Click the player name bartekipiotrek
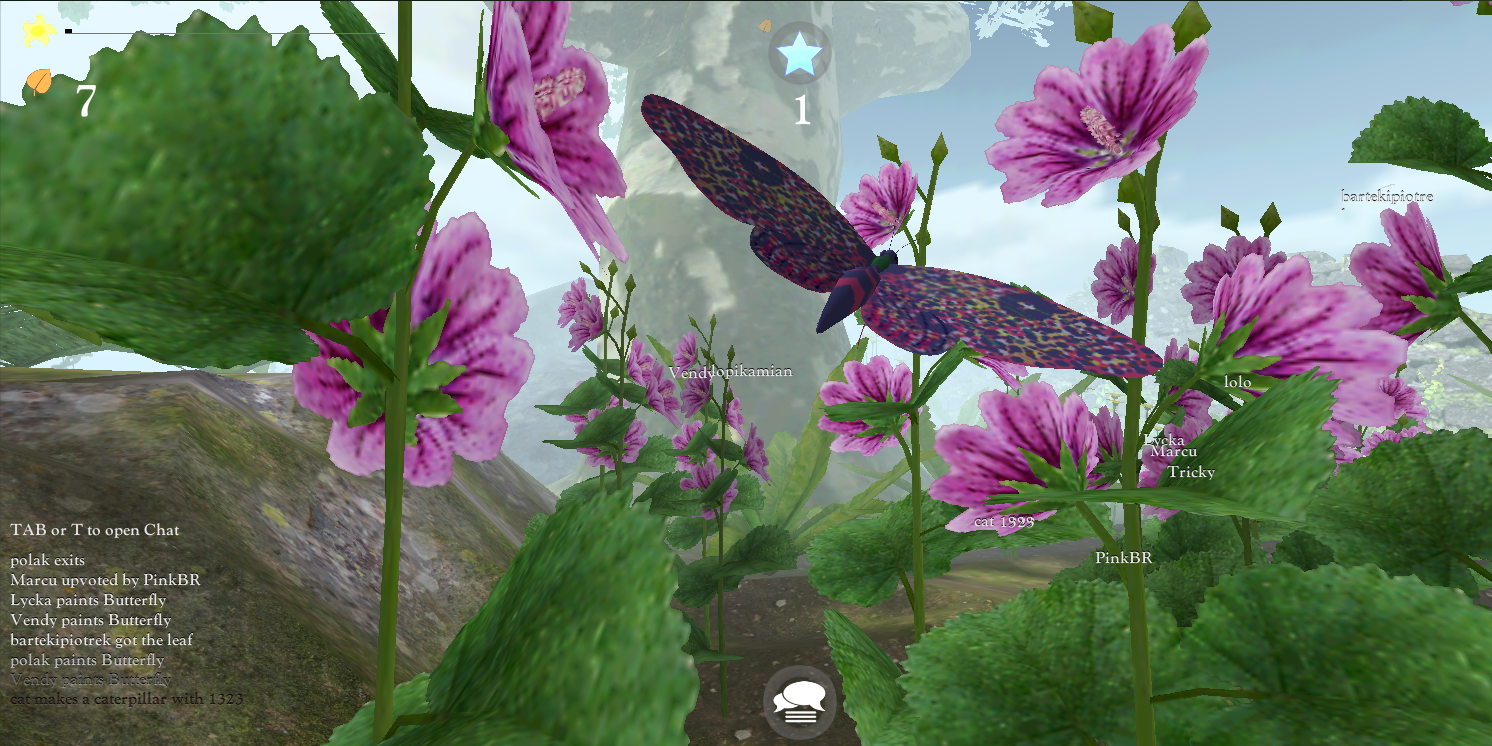 tap(1388, 196)
